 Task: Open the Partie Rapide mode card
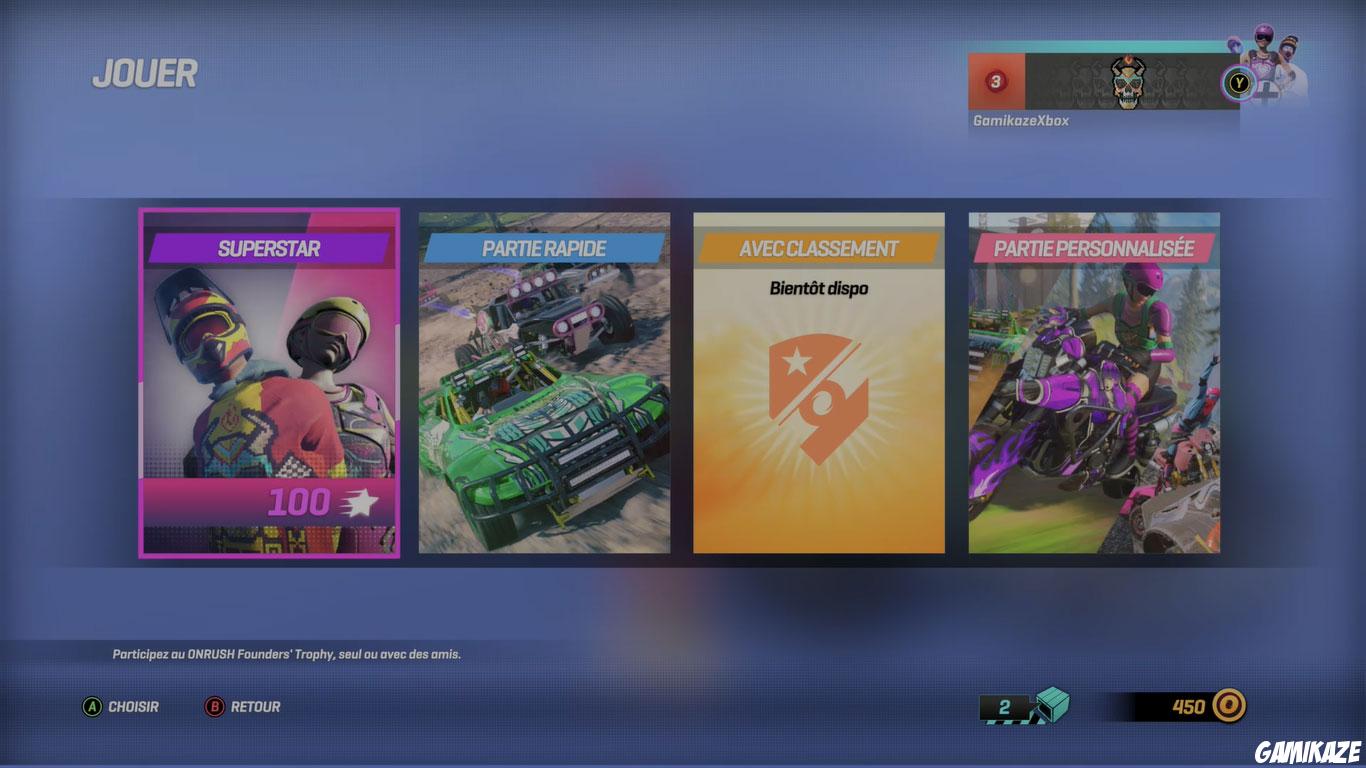coord(545,385)
